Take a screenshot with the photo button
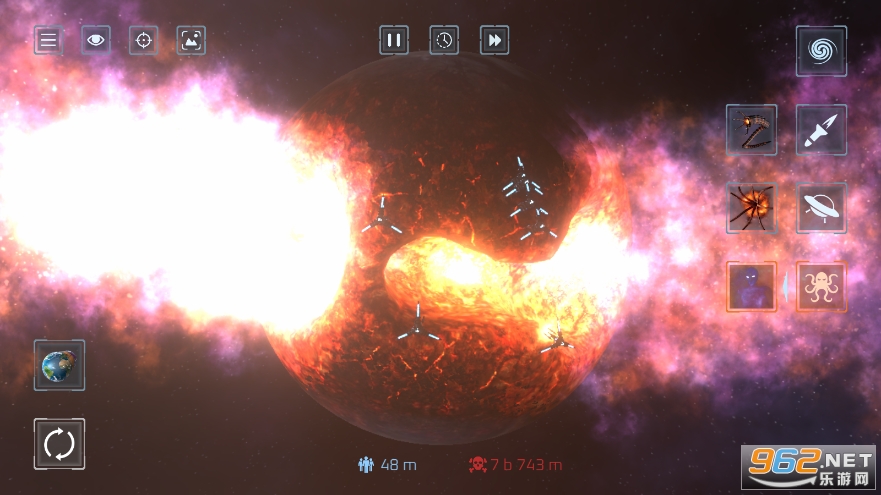 tap(191, 40)
